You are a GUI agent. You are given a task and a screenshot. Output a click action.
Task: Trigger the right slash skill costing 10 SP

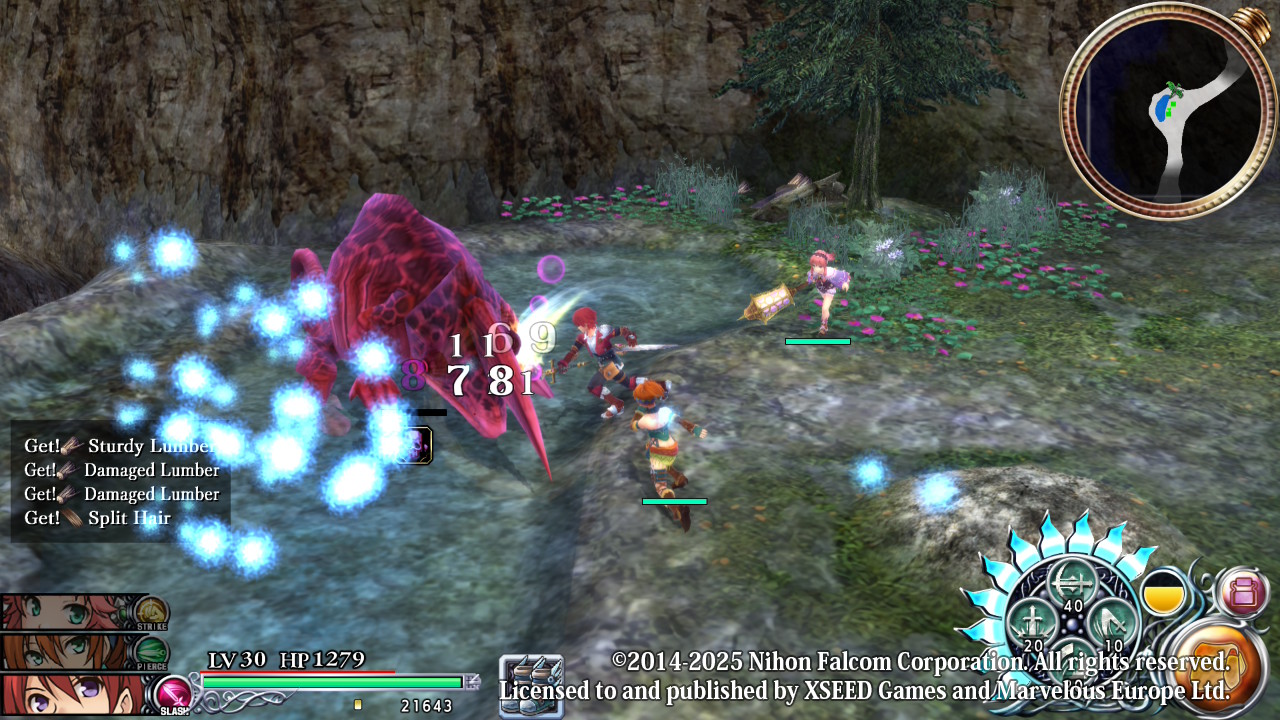click(x=1113, y=622)
